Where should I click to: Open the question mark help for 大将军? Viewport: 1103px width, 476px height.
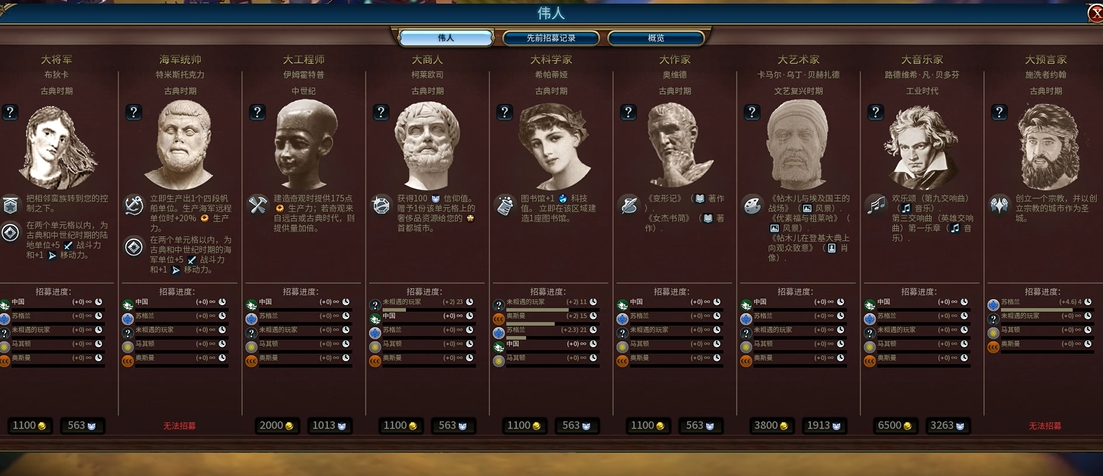(10, 112)
